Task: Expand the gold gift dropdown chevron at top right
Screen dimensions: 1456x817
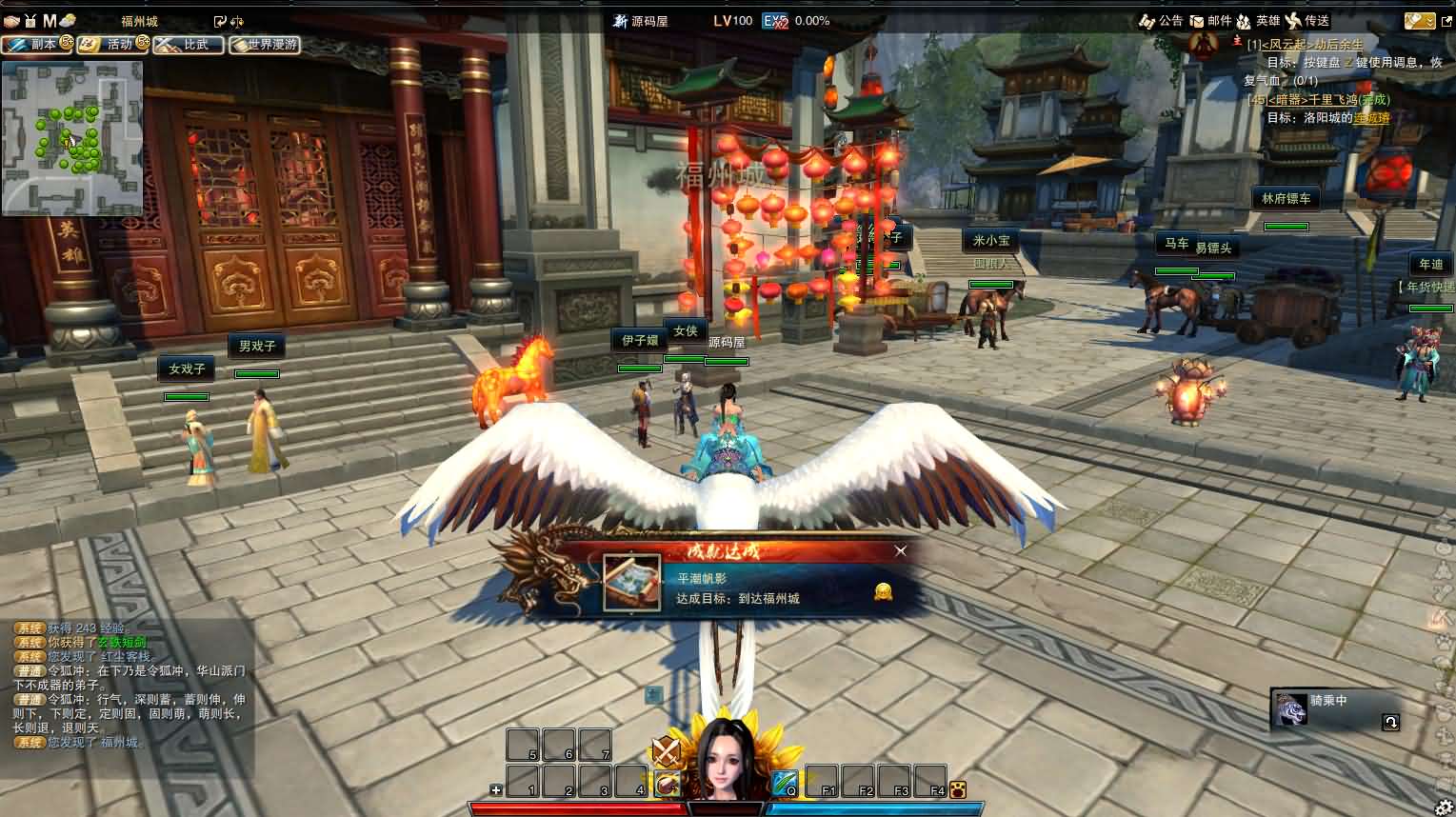Action: tap(1431, 22)
